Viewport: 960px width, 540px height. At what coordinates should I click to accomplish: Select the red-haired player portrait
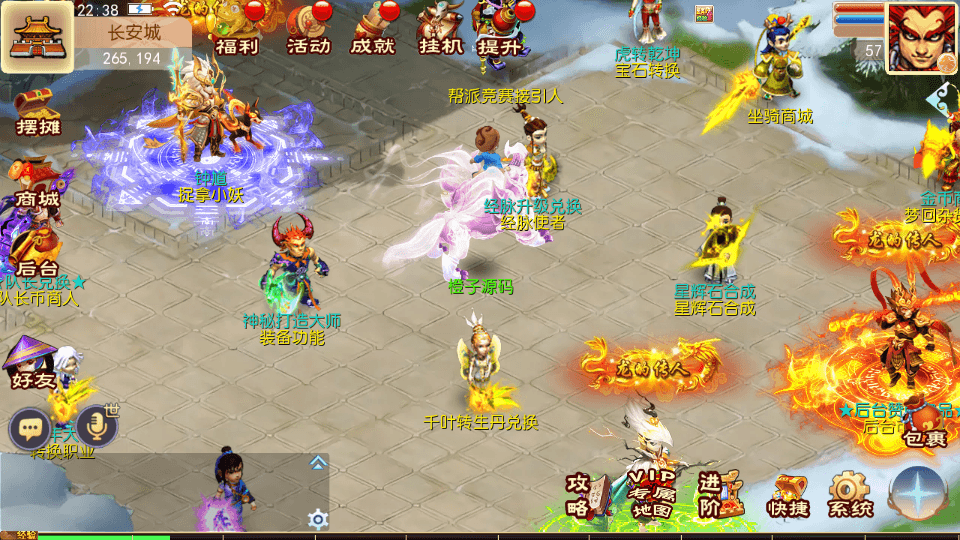click(x=921, y=37)
